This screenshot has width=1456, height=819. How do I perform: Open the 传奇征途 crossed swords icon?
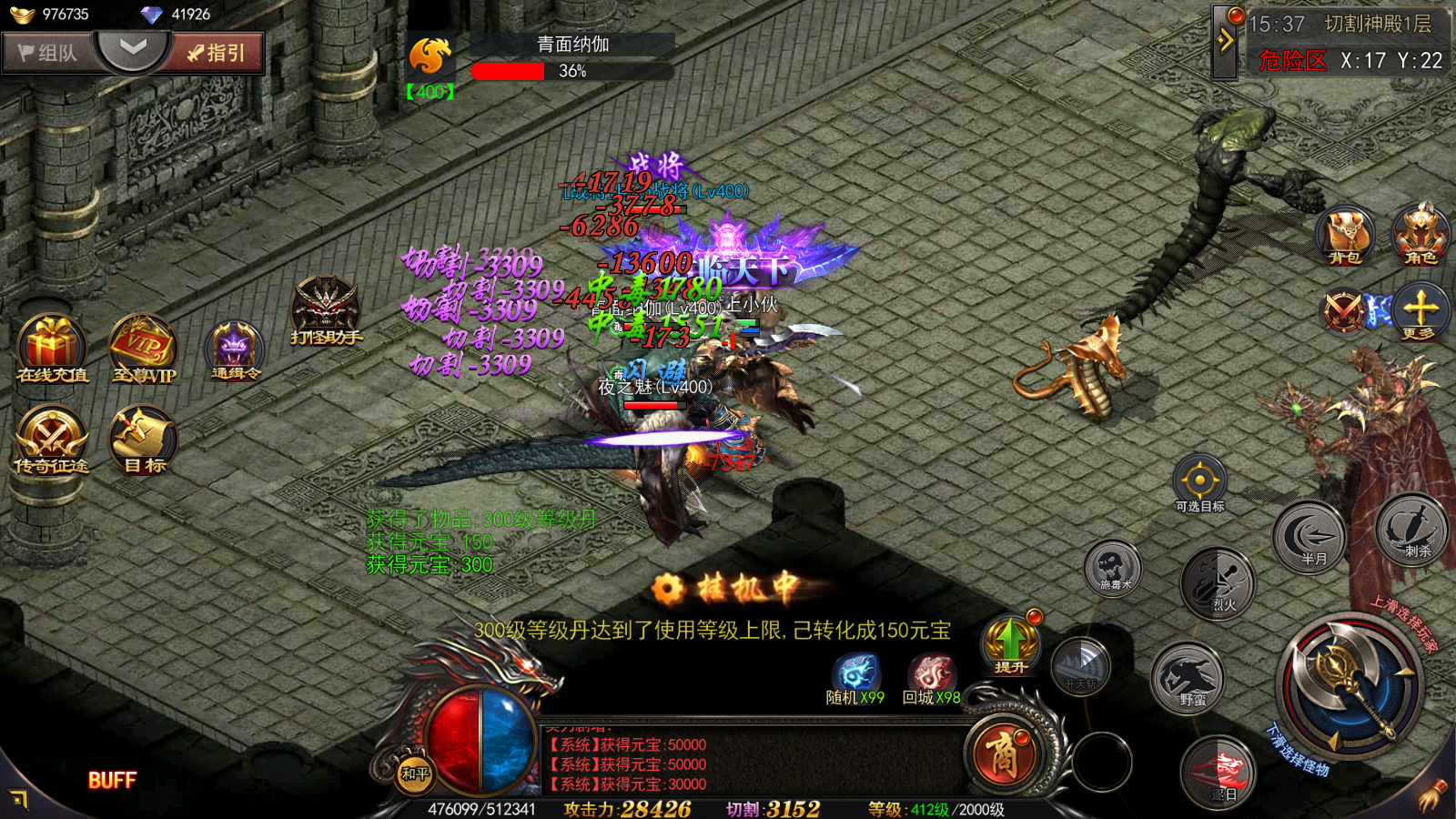tap(51, 440)
